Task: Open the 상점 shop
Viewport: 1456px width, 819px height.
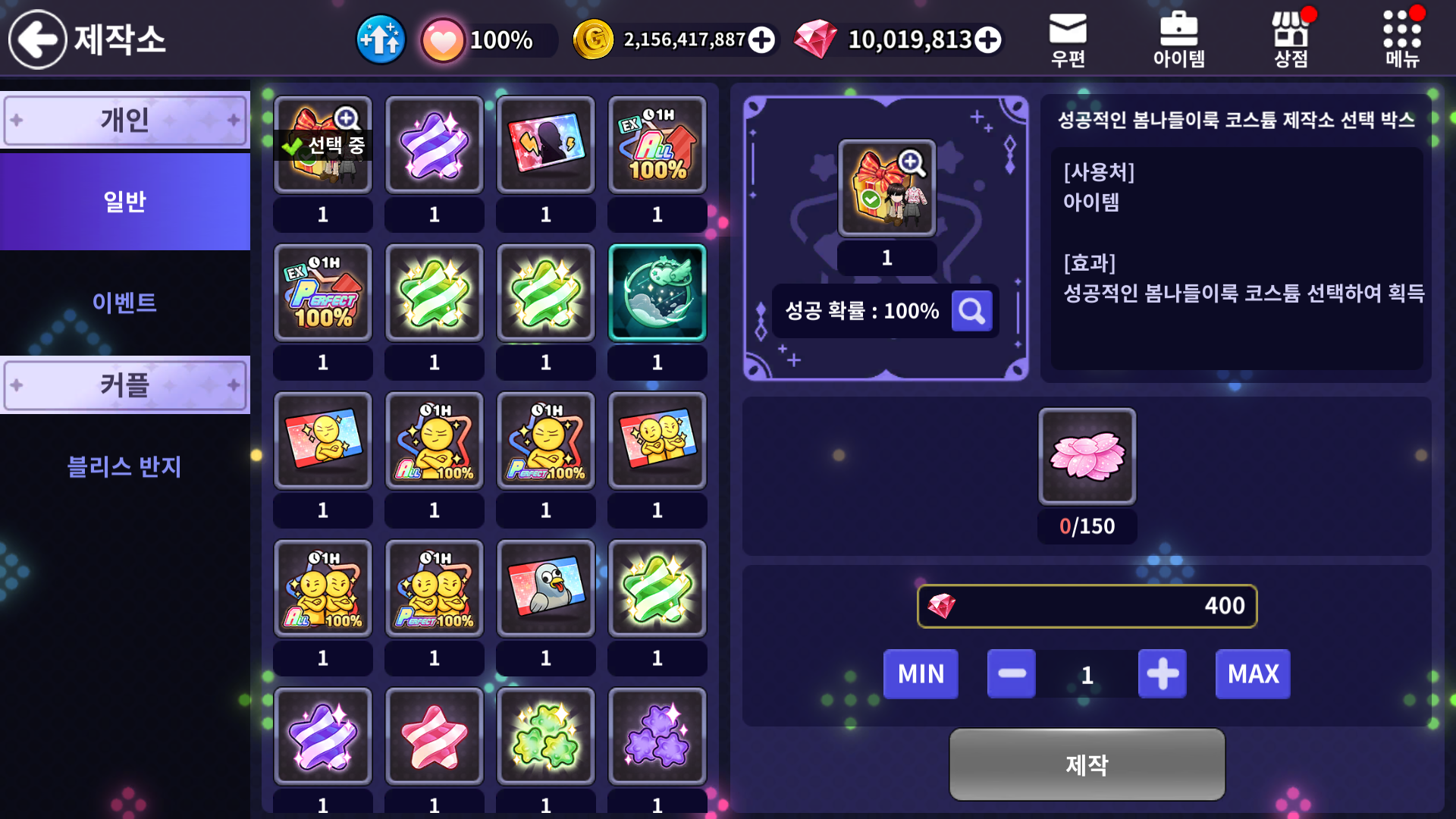Action: coord(1291,39)
